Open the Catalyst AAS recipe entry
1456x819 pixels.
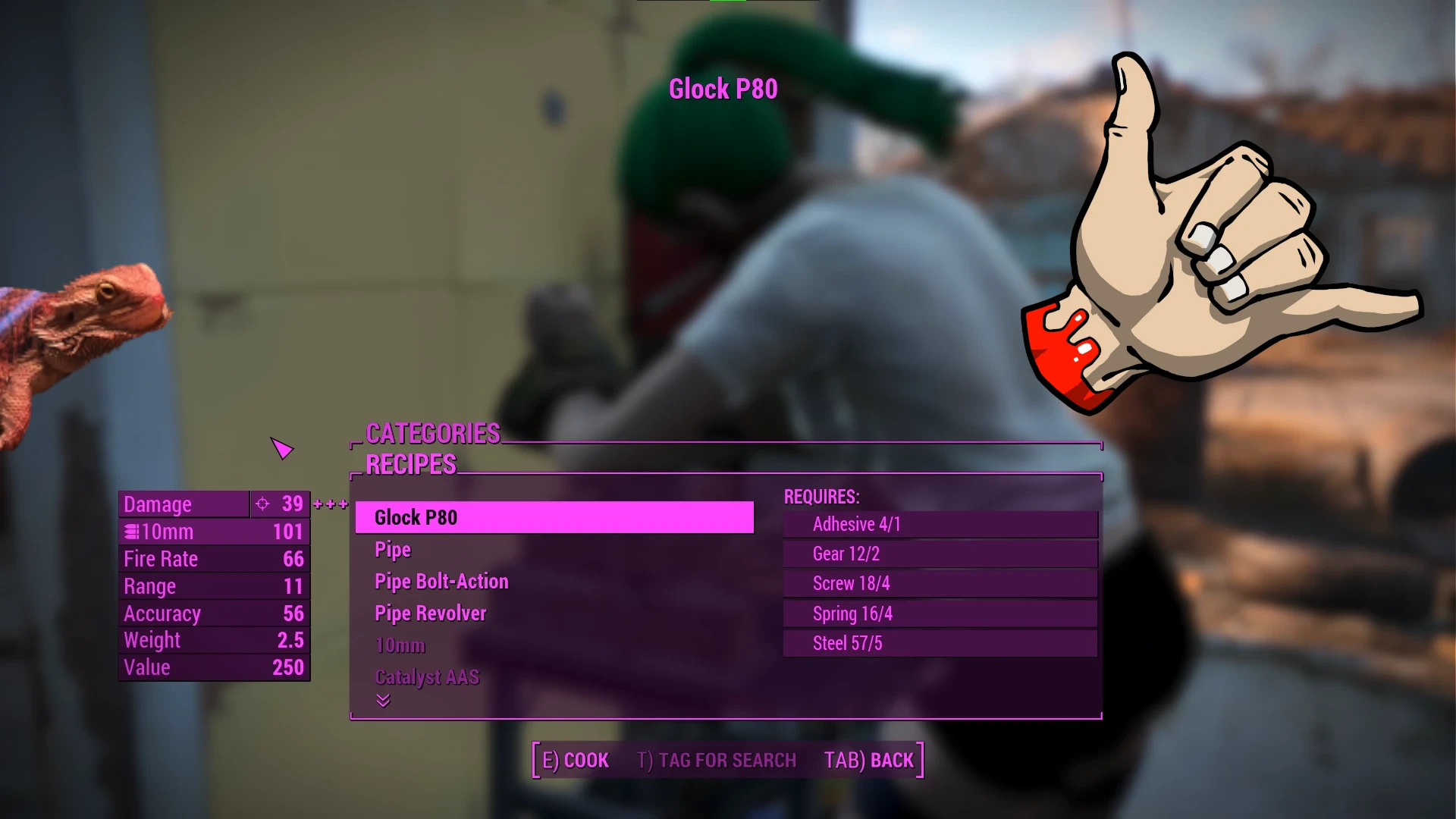(x=427, y=676)
